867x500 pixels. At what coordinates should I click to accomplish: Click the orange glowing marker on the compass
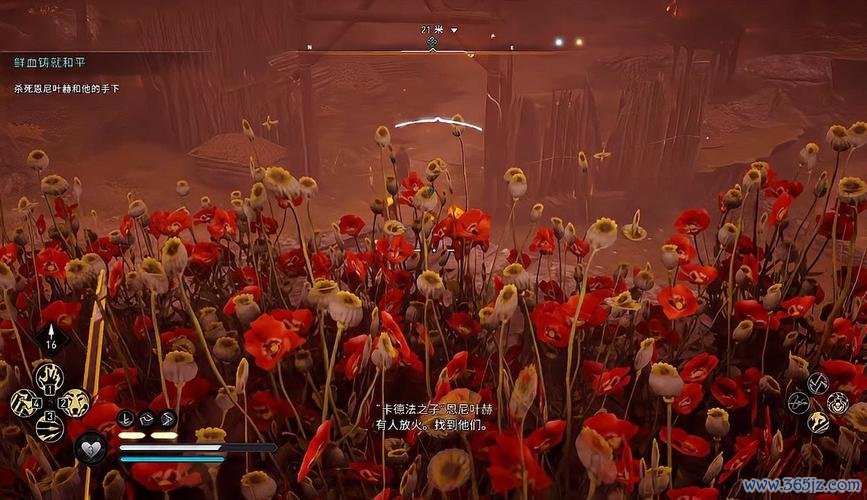coord(580,42)
